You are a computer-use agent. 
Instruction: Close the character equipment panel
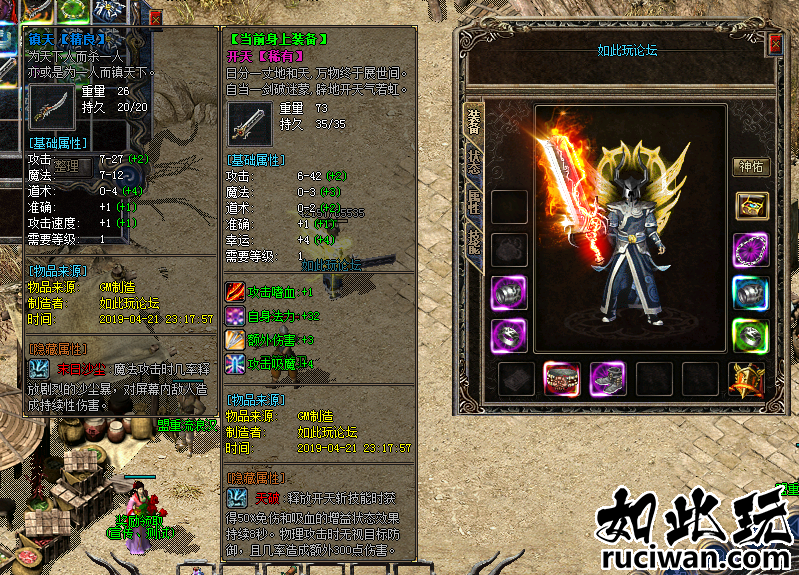pyautogui.click(x=776, y=44)
